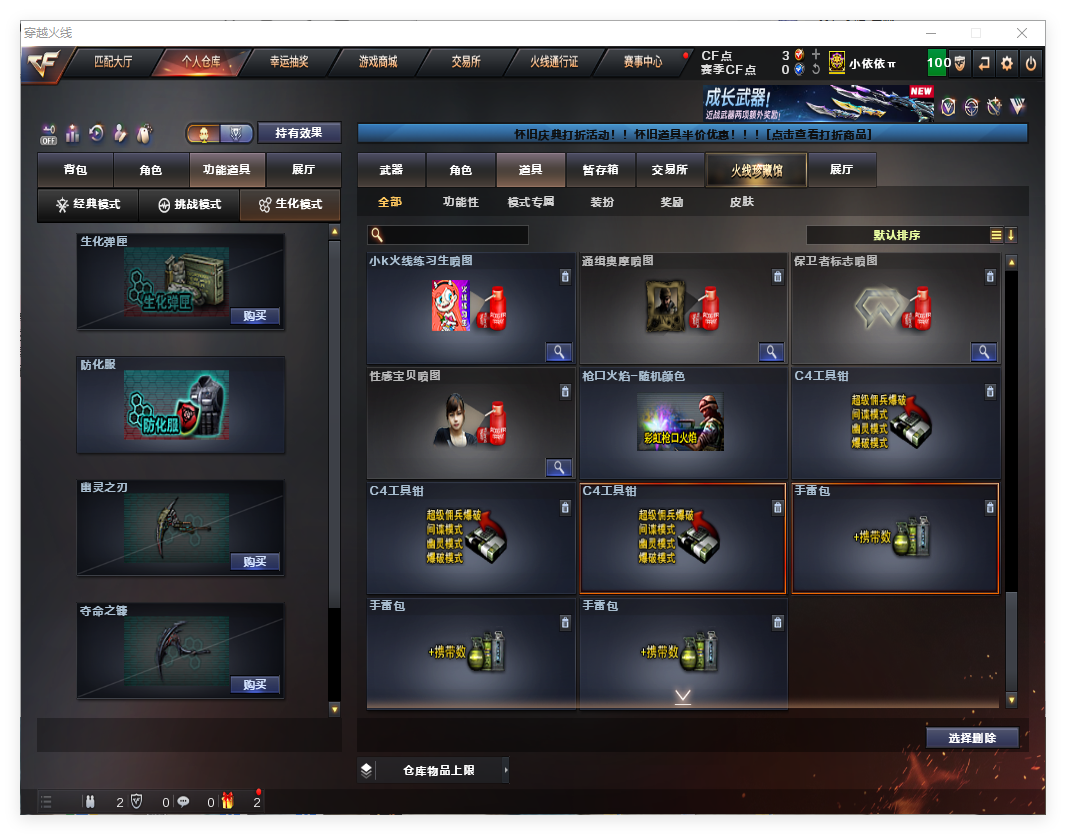This screenshot has width=1066, height=835.
Task: Purchase the 幽灵之刃 weapon
Action: [255, 562]
